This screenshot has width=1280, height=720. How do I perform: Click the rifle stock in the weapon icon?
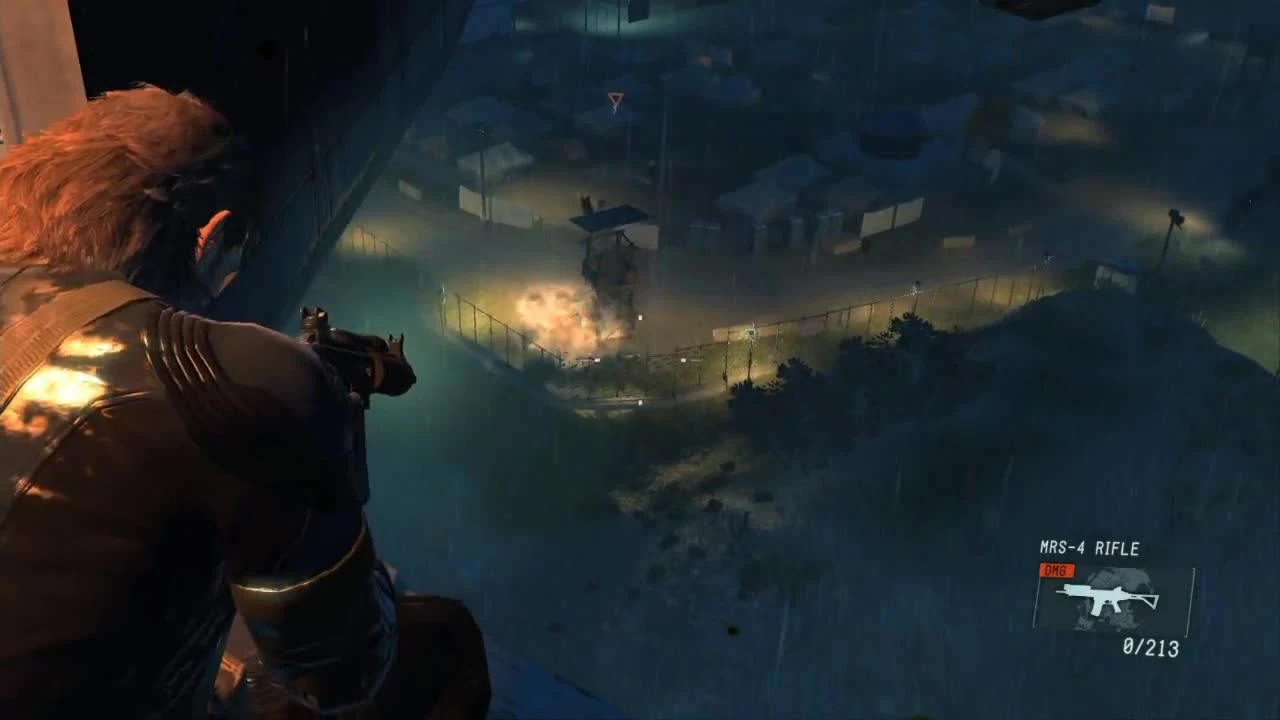tap(1151, 600)
